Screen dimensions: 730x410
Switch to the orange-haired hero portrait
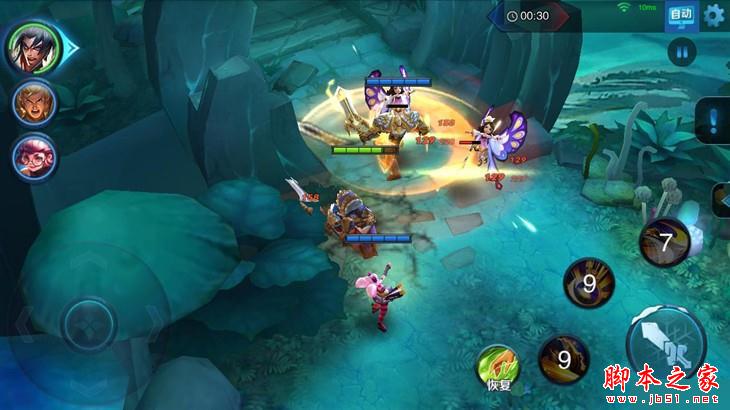(32, 103)
